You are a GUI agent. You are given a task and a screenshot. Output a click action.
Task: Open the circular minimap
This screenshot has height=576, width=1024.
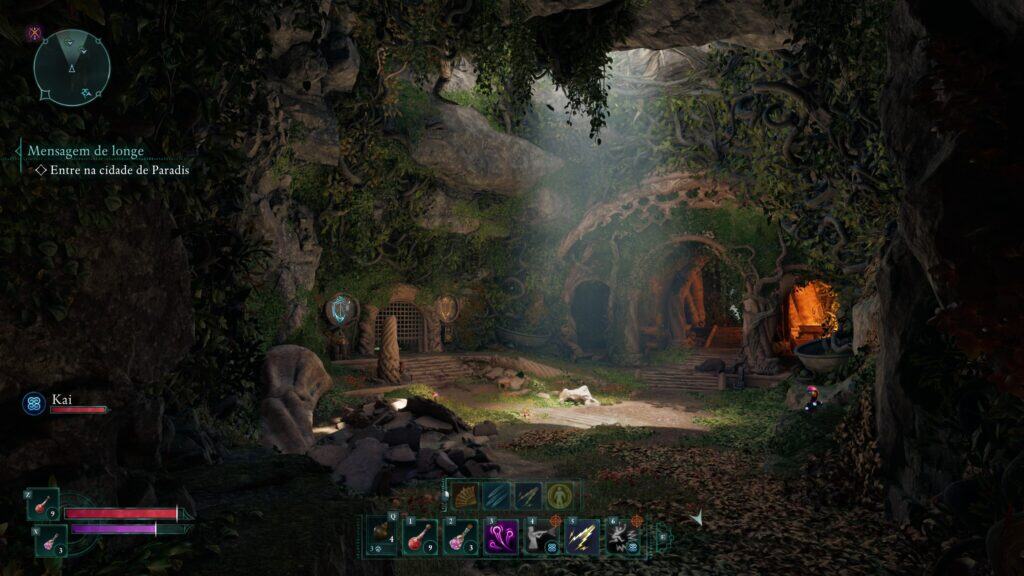[71, 68]
